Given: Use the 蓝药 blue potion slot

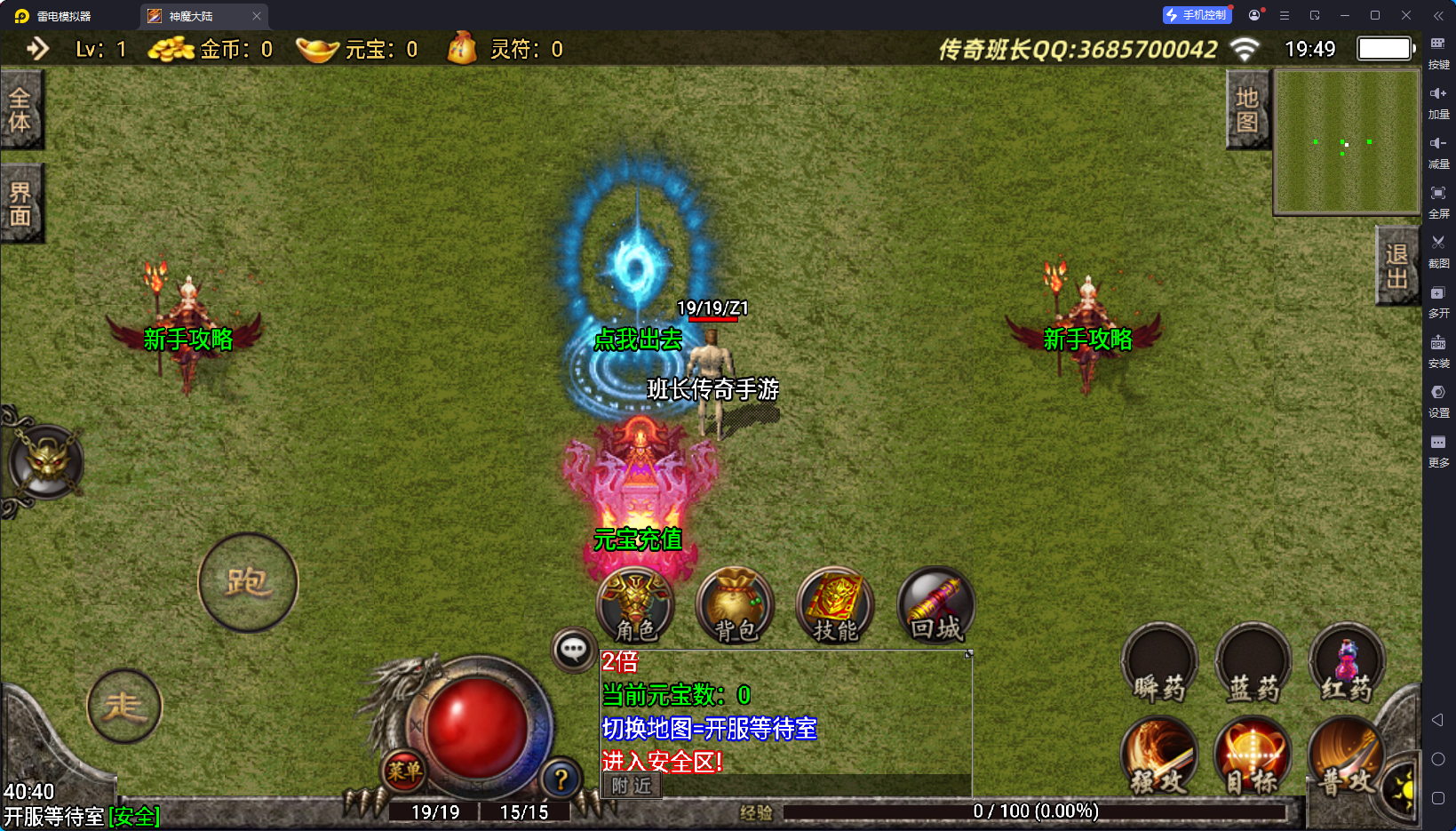Looking at the screenshot, I should (x=1253, y=665).
